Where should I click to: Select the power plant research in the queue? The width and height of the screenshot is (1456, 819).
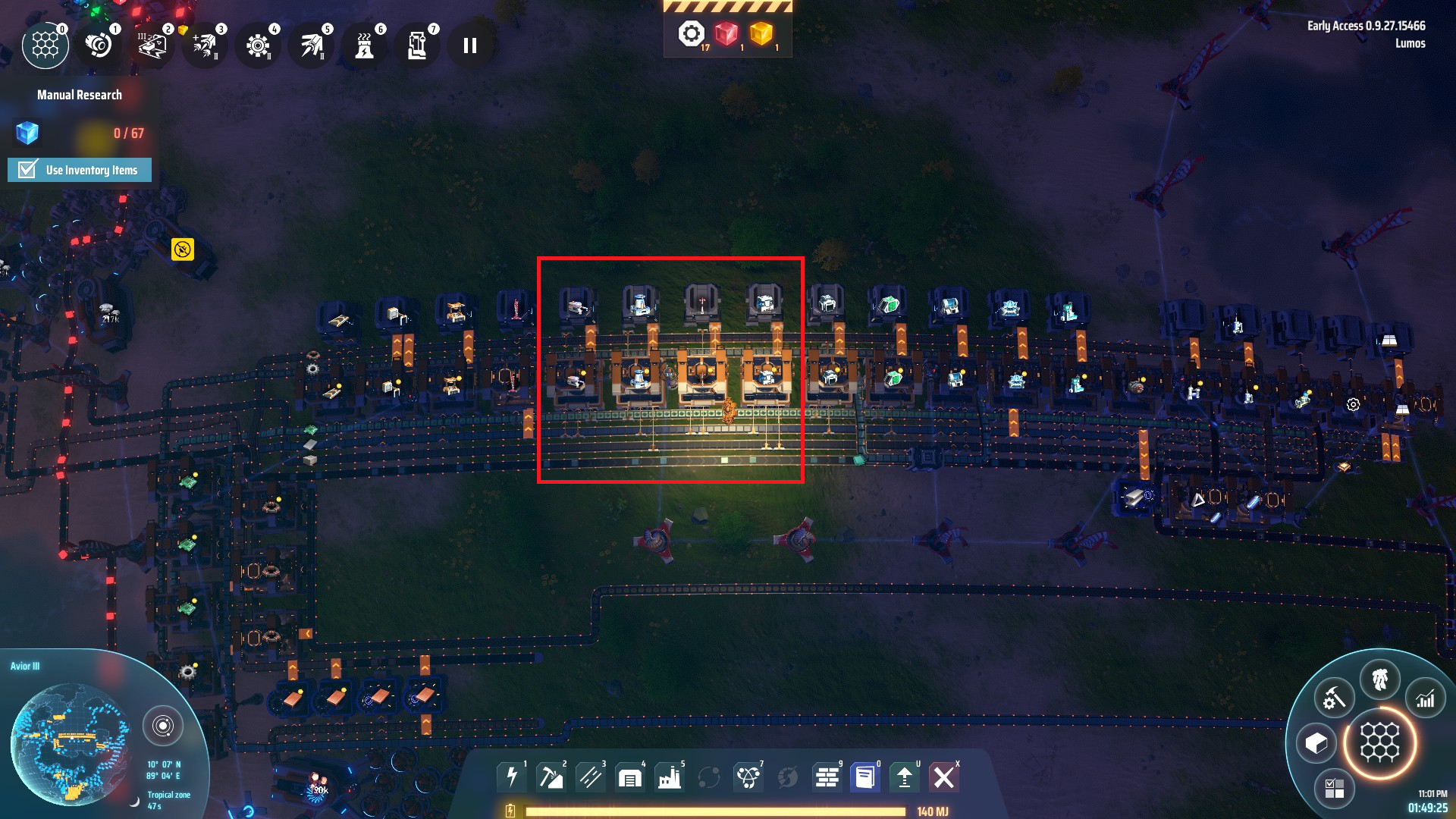pos(364,46)
